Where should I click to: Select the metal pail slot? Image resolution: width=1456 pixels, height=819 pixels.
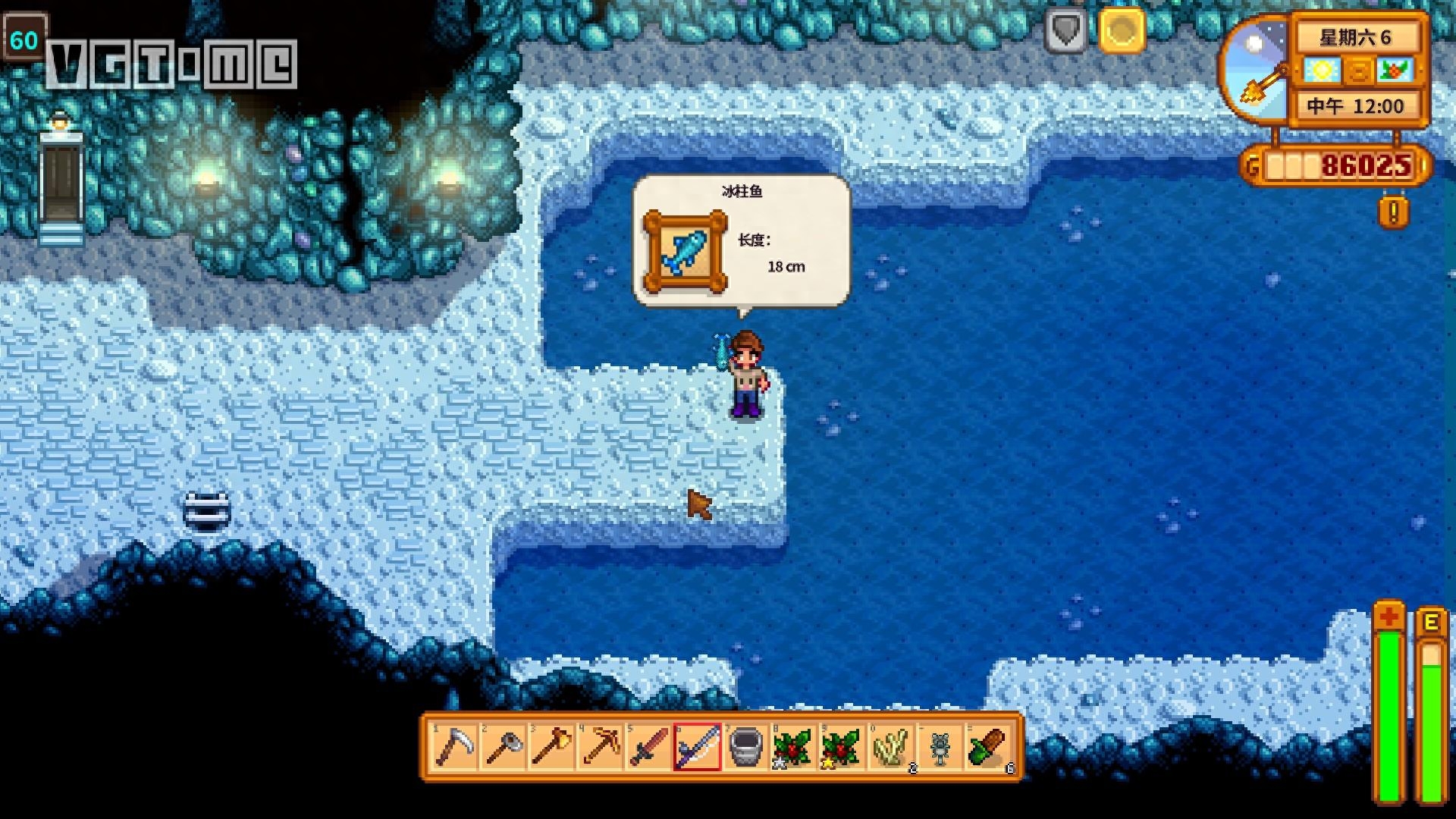[x=745, y=746]
